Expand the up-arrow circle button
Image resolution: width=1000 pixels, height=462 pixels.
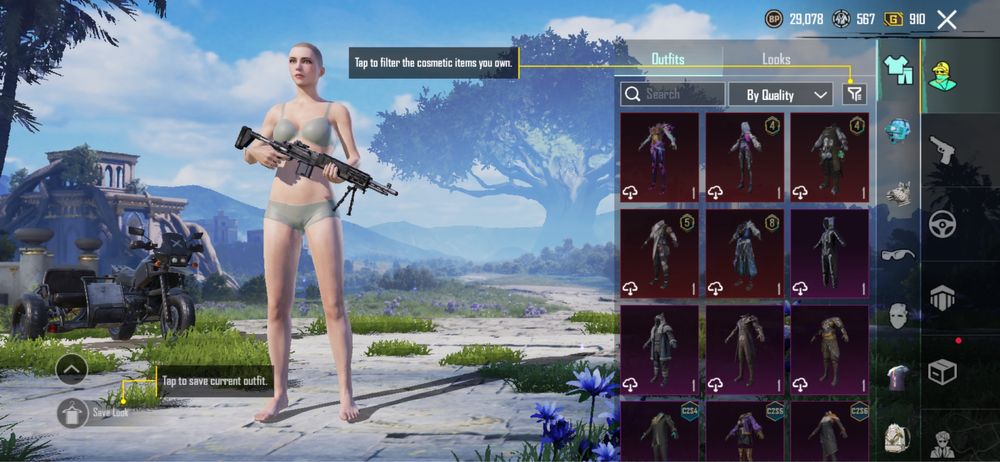tap(72, 369)
